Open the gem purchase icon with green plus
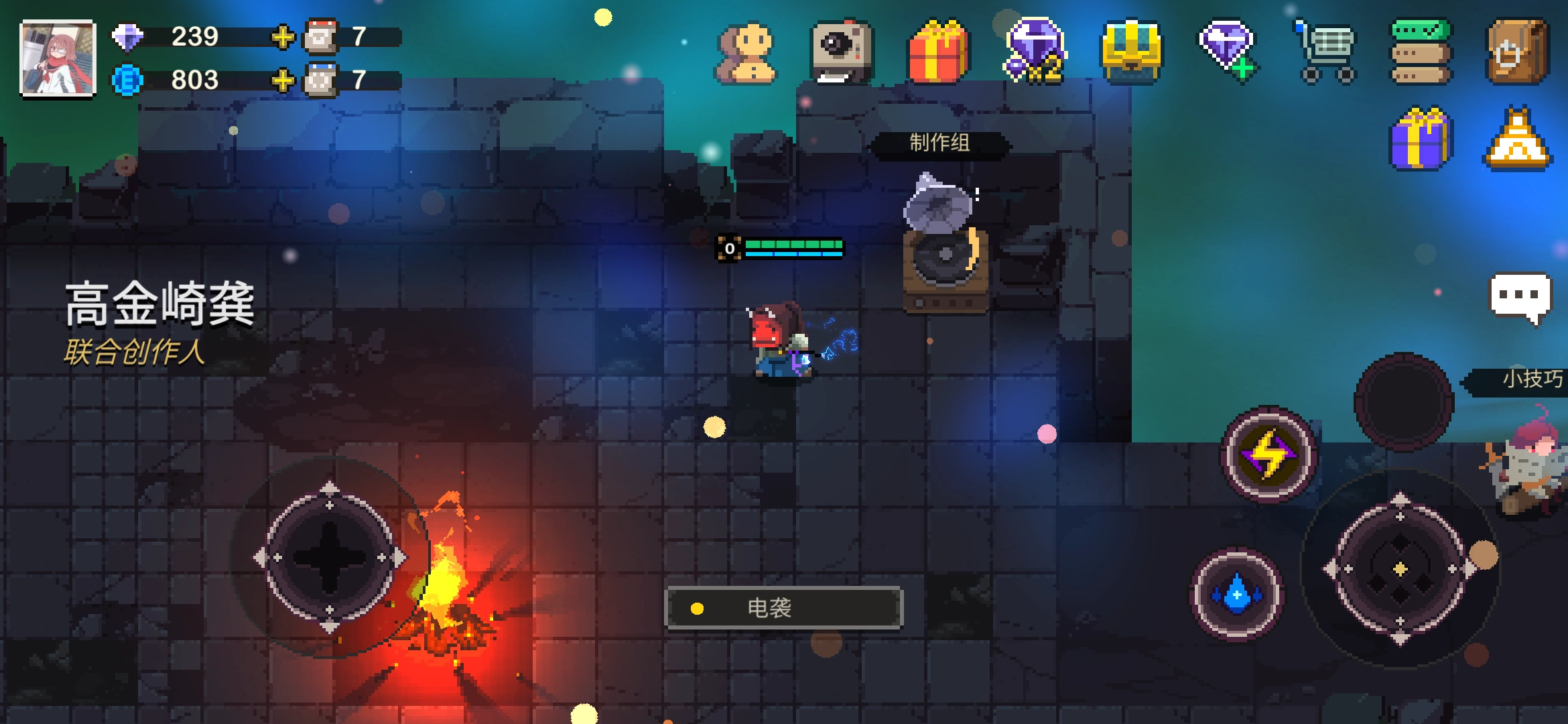1568x724 pixels. [x=1228, y=51]
